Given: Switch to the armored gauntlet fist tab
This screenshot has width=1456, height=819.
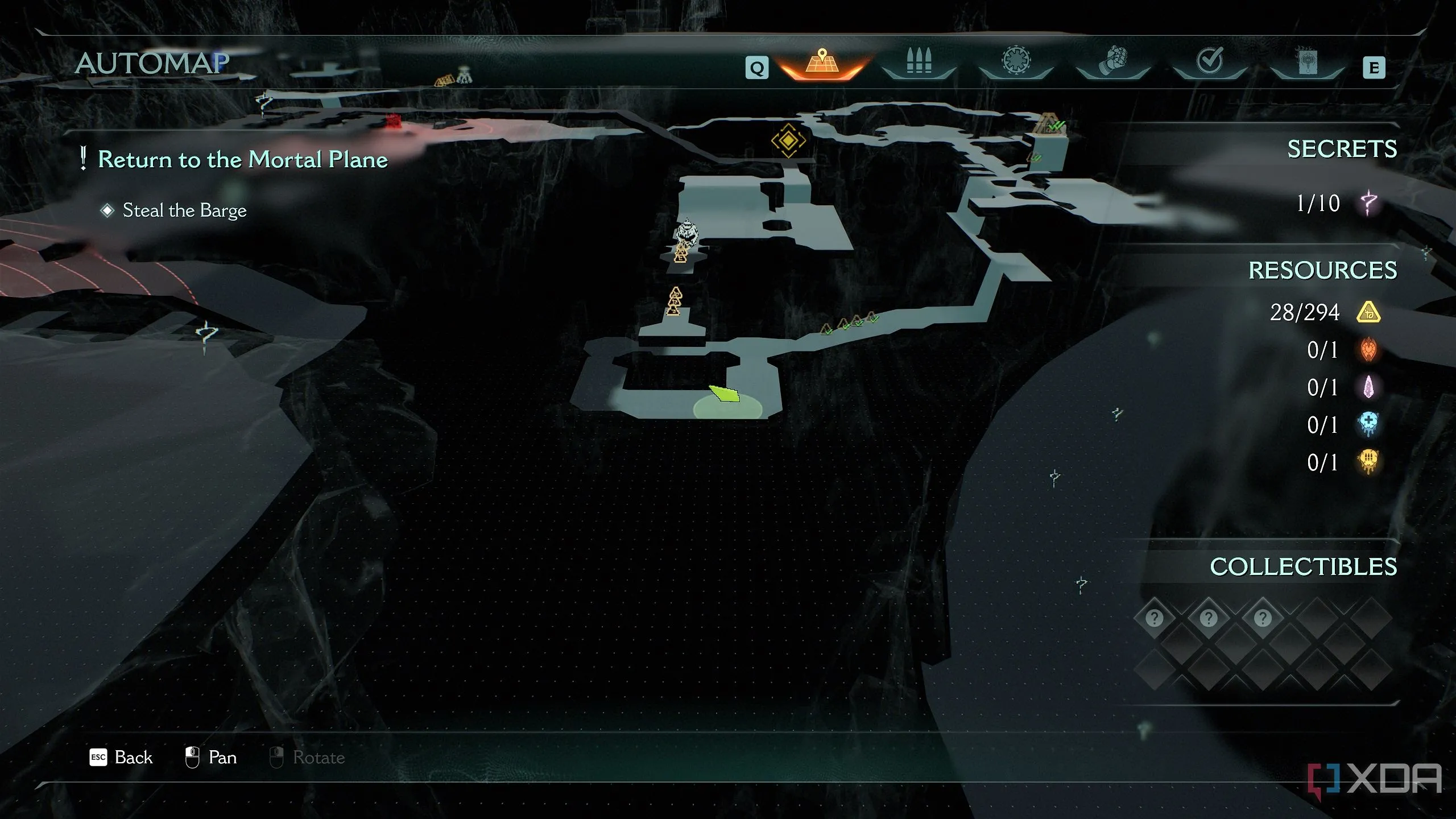Looking at the screenshot, I should click(1113, 61).
